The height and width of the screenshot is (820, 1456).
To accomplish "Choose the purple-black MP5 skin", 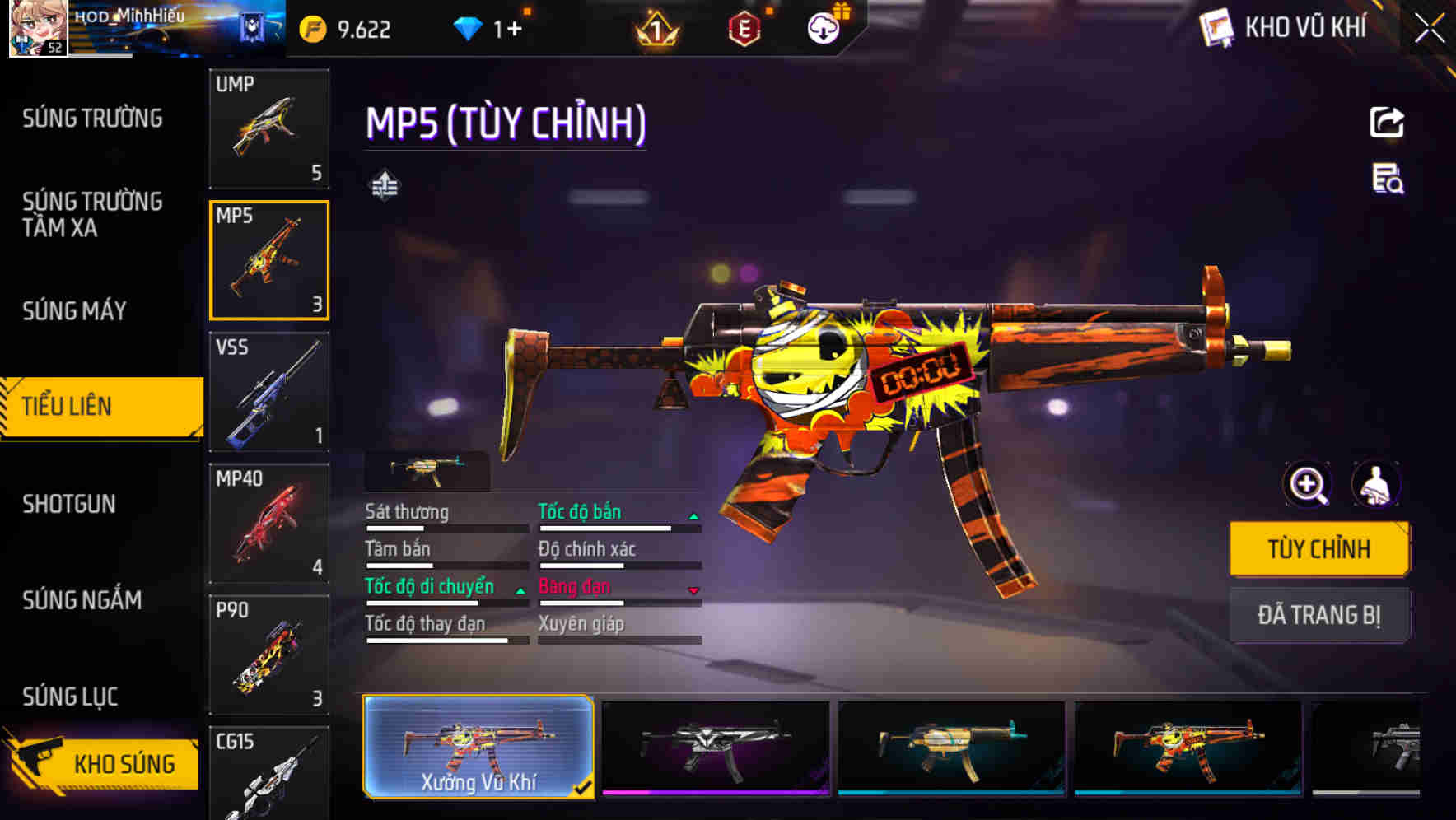I will 715,747.
